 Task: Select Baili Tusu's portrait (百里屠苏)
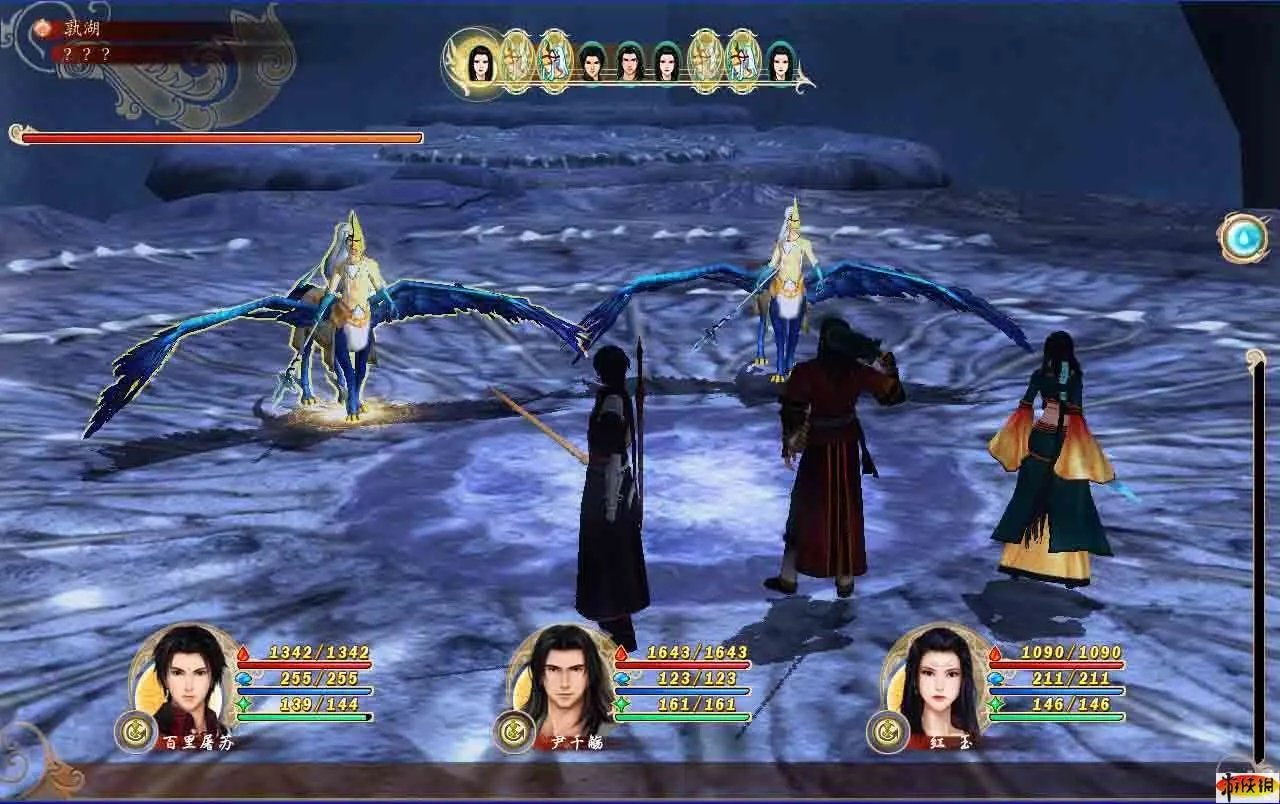[187, 678]
